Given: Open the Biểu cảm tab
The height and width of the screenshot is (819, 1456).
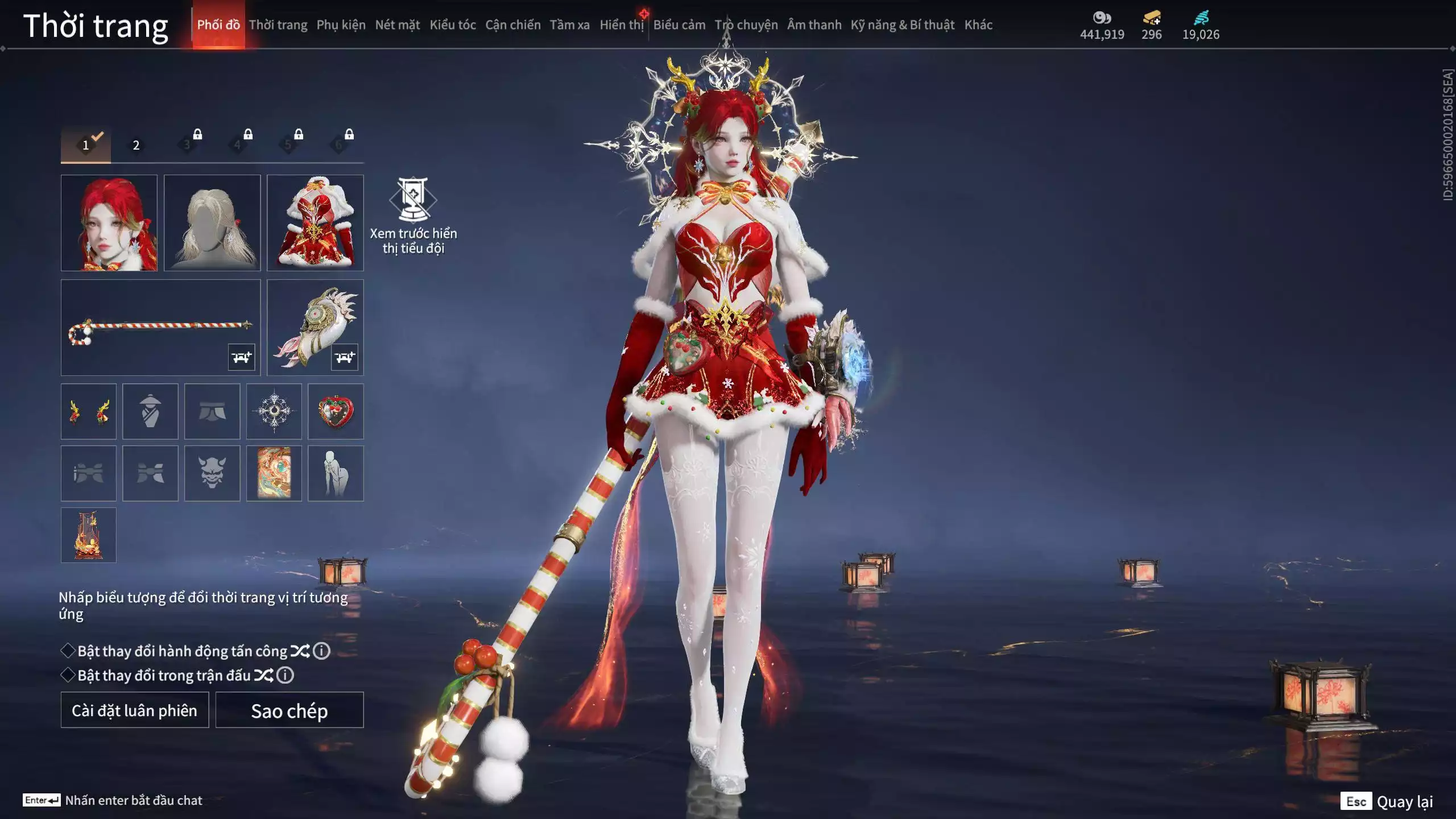Looking at the screenshot, I should coord(679,25).
